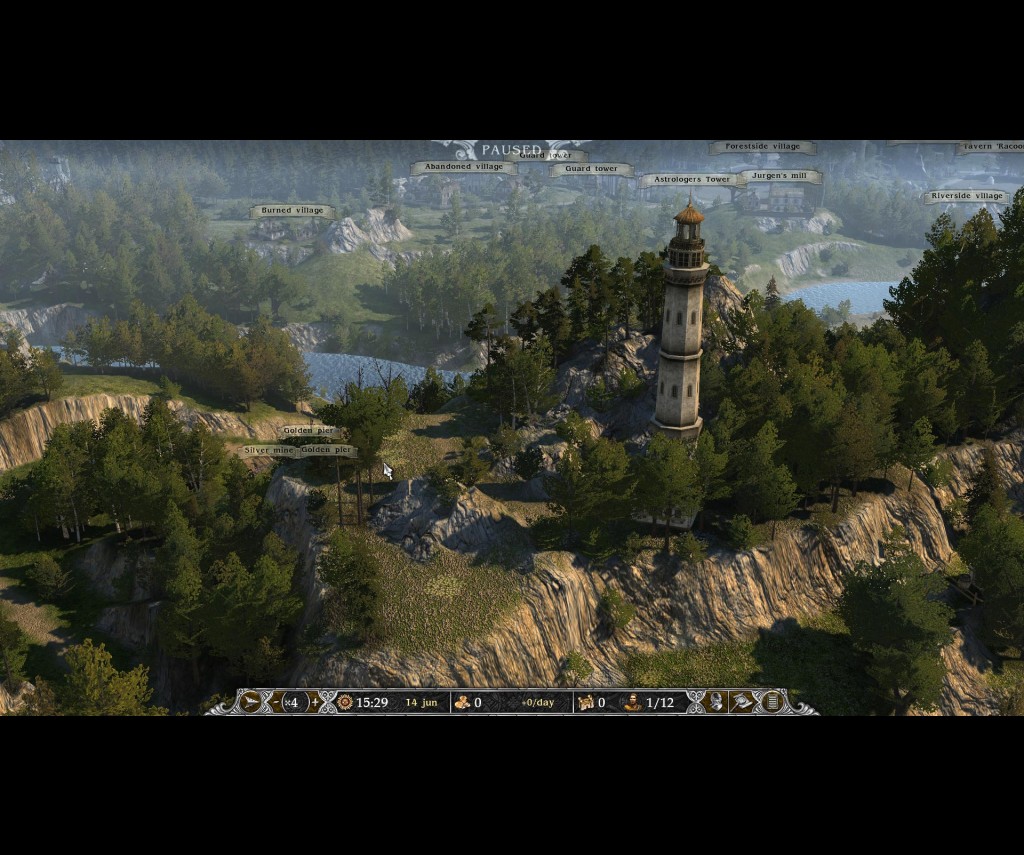Increase game speed with the plus button

click(314, 702)
